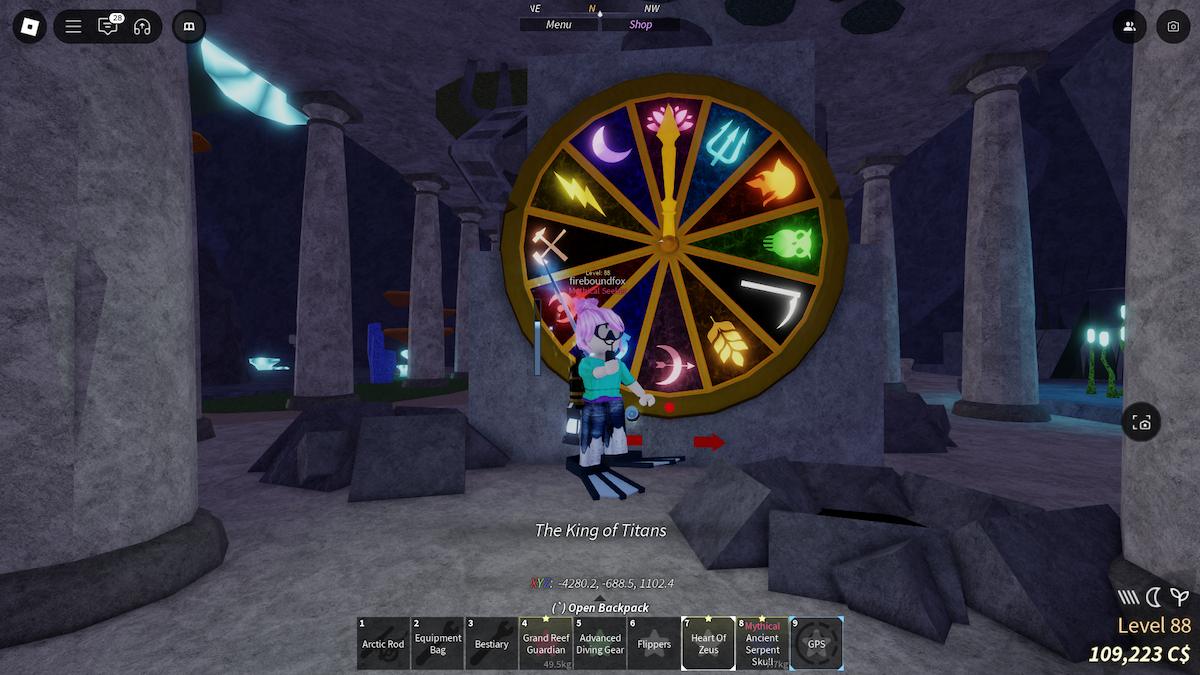The height and width of the screenshot is (675, 1200).
Task: Open Backpack above the hotbar
Action: click(x=600, y=608)
